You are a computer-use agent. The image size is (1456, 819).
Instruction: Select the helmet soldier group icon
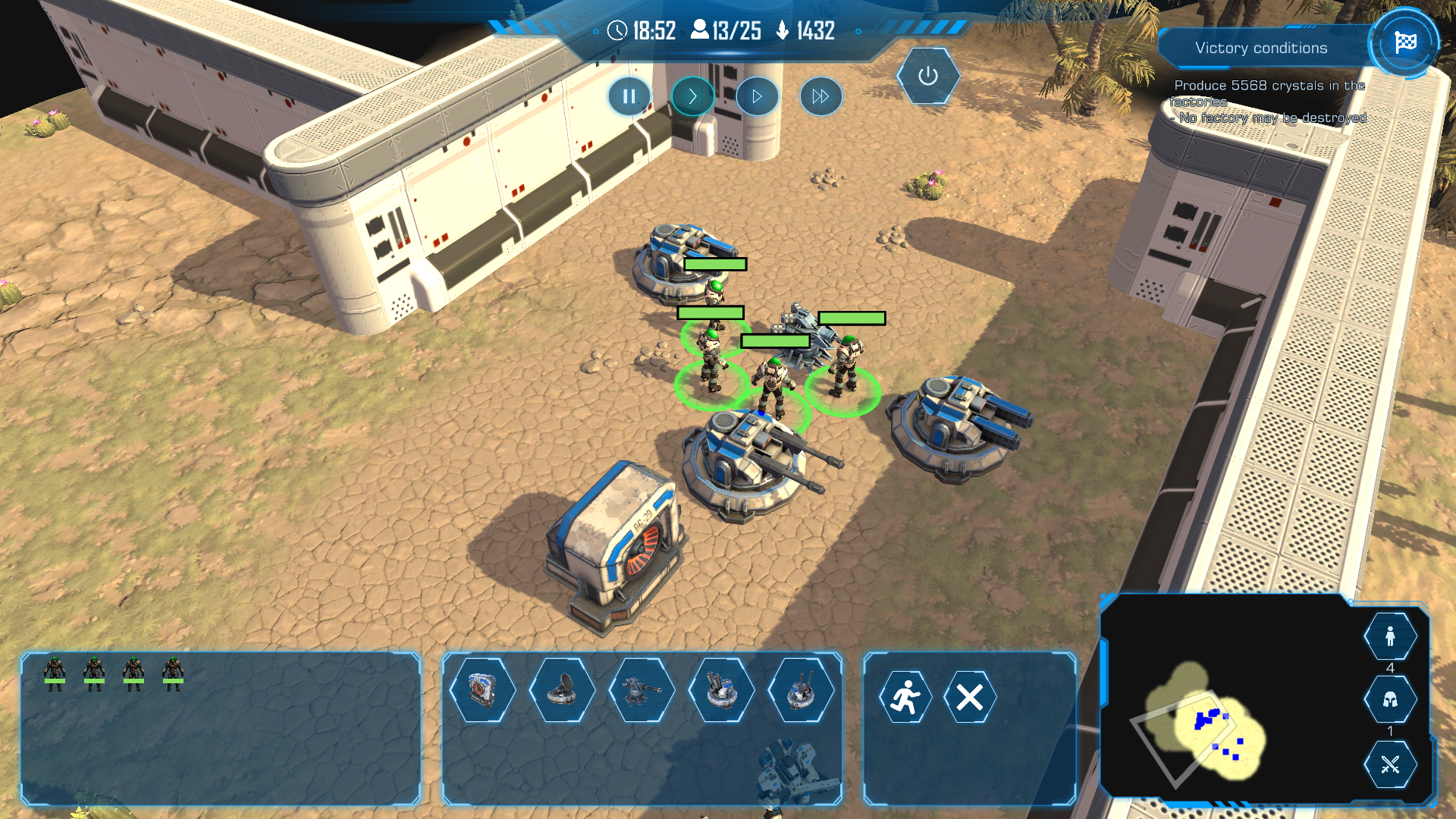[x=1390, y=700]
